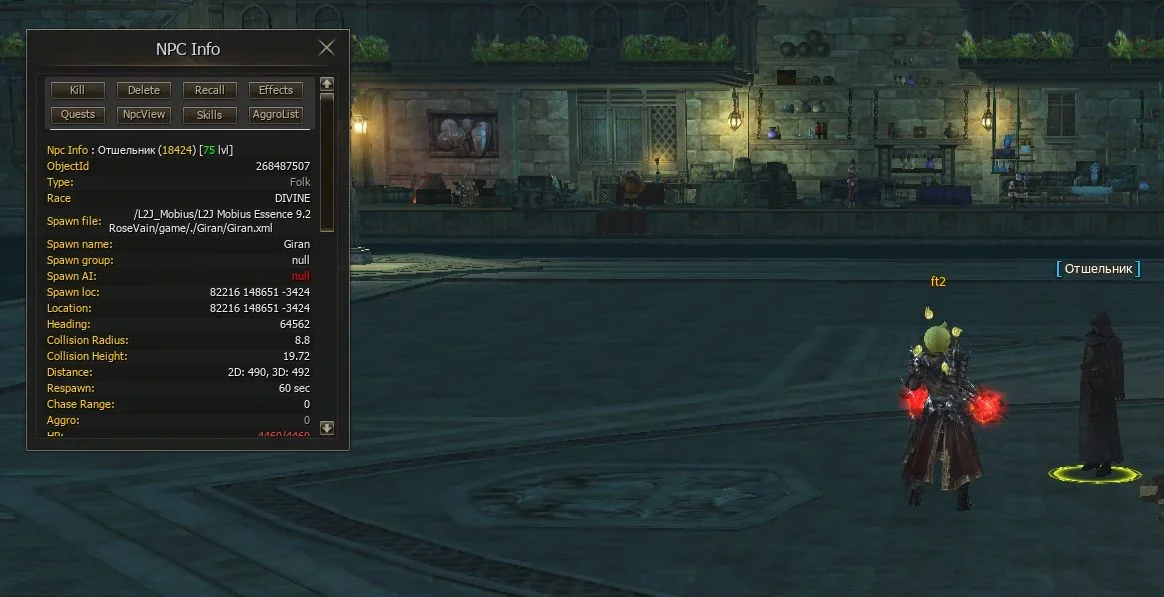Viewport: 1164px width, 597px height.
Task: Click the Kill button
Action: tap(77, 90)
